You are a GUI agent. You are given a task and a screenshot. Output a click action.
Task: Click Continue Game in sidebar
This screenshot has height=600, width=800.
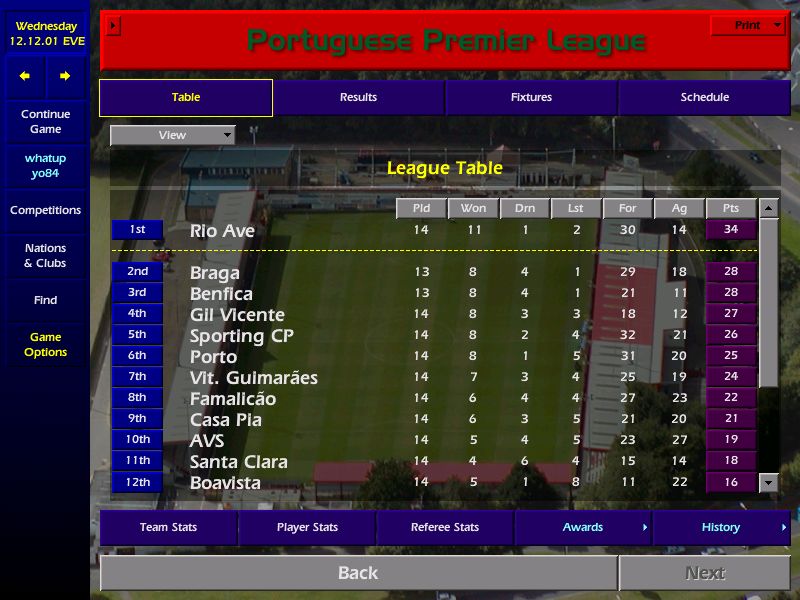(x=45, y=122)
